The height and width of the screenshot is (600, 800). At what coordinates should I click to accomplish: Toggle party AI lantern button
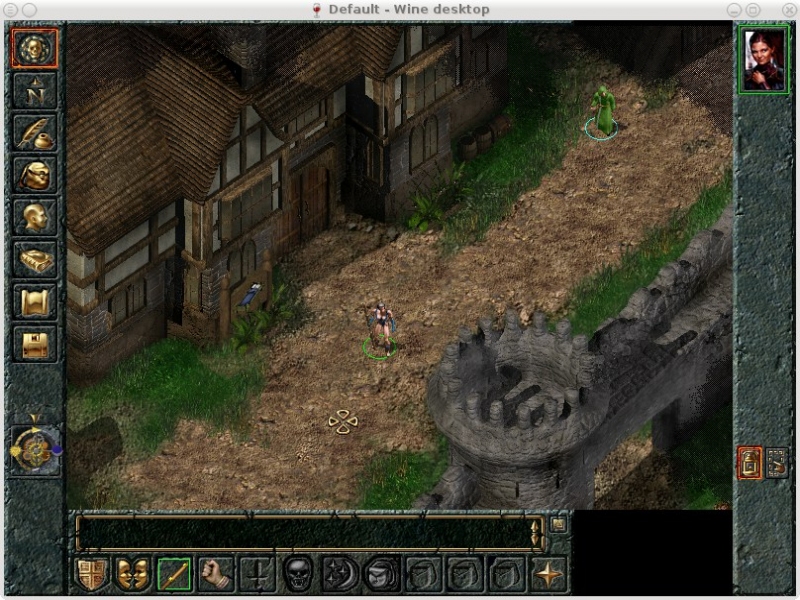(750, 462)
